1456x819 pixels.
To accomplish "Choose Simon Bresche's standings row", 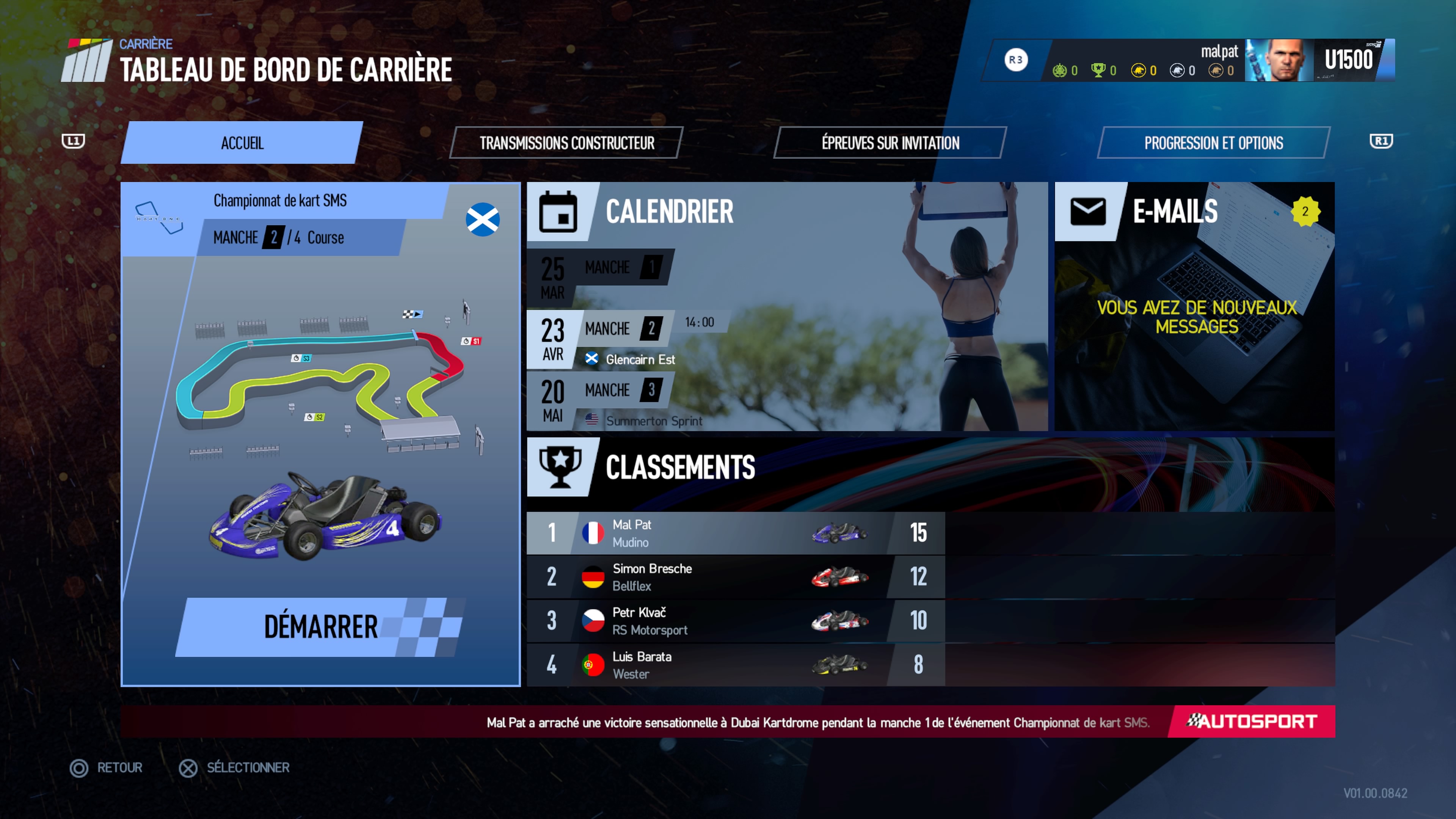I will (735, 577).
